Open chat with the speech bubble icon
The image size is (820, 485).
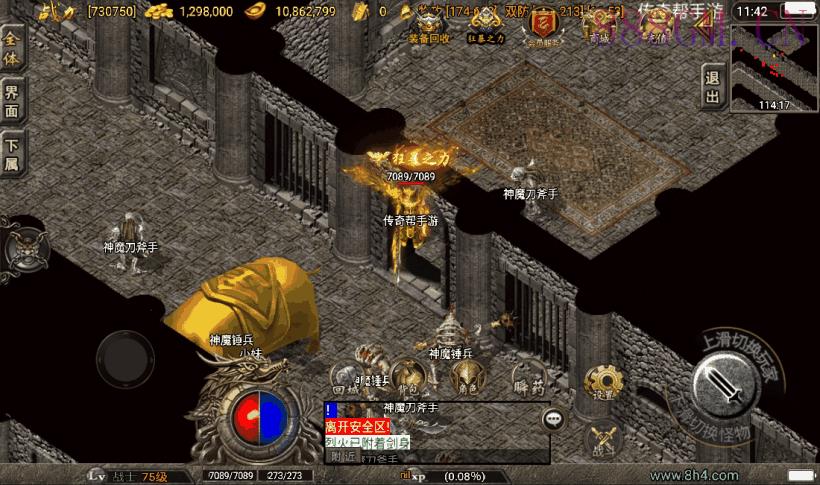point(553,420)
